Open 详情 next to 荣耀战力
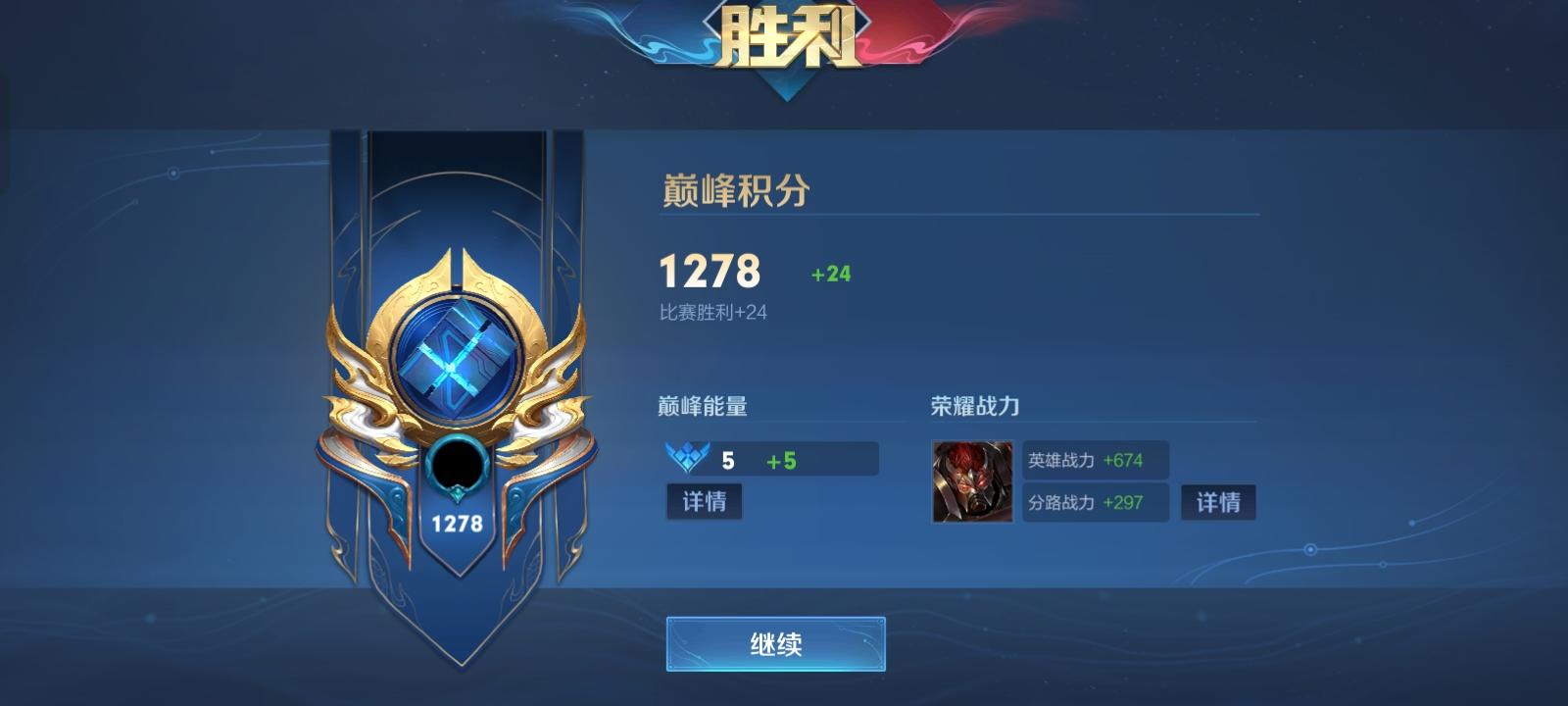Image resolution: width=1568 pixels, height=706 pixels. coord(1218,503)
